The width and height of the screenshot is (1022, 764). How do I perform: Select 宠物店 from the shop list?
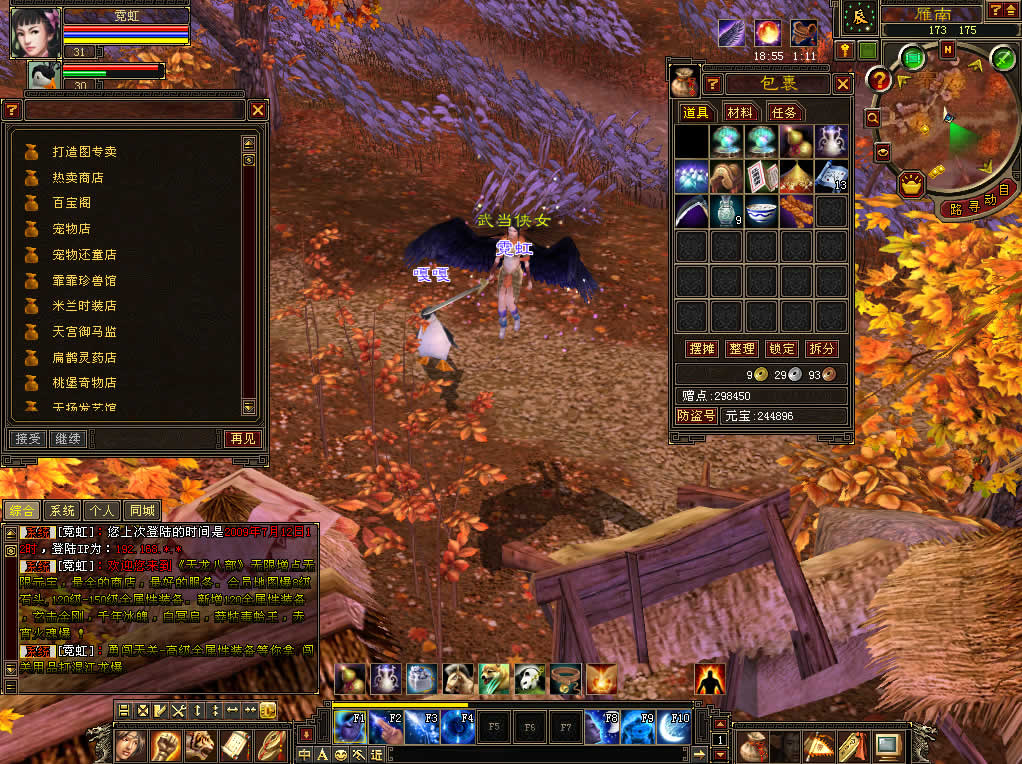point(71,229)
